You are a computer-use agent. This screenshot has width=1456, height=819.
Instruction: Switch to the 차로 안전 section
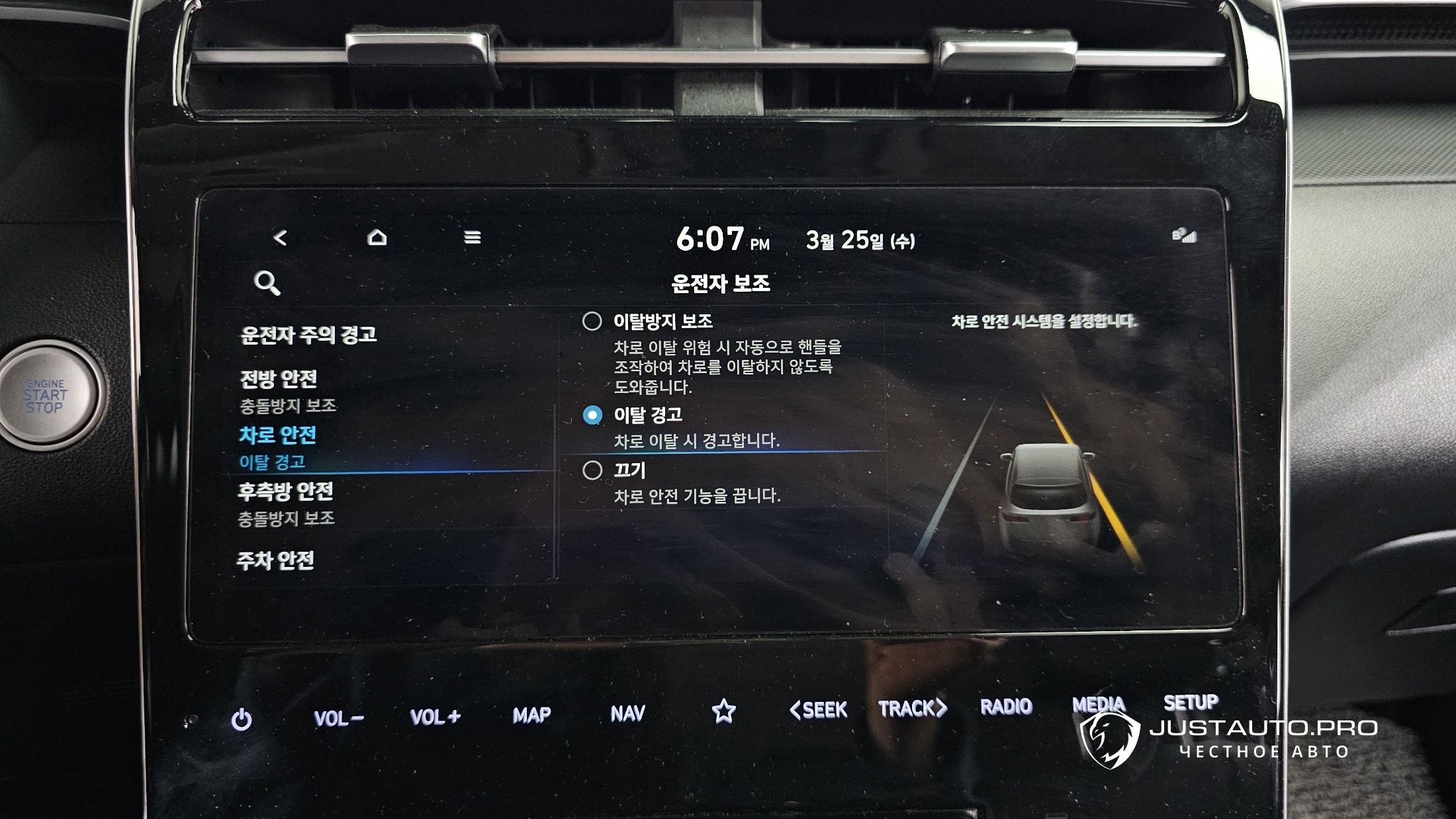click(x=278, y=435)
